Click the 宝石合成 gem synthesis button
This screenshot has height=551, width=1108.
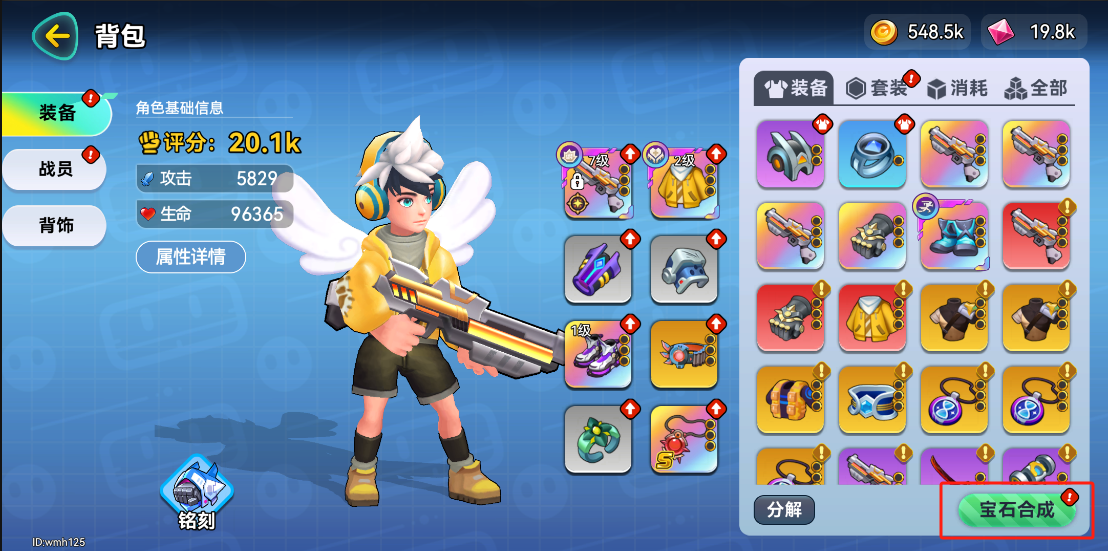click(1016, 510)
